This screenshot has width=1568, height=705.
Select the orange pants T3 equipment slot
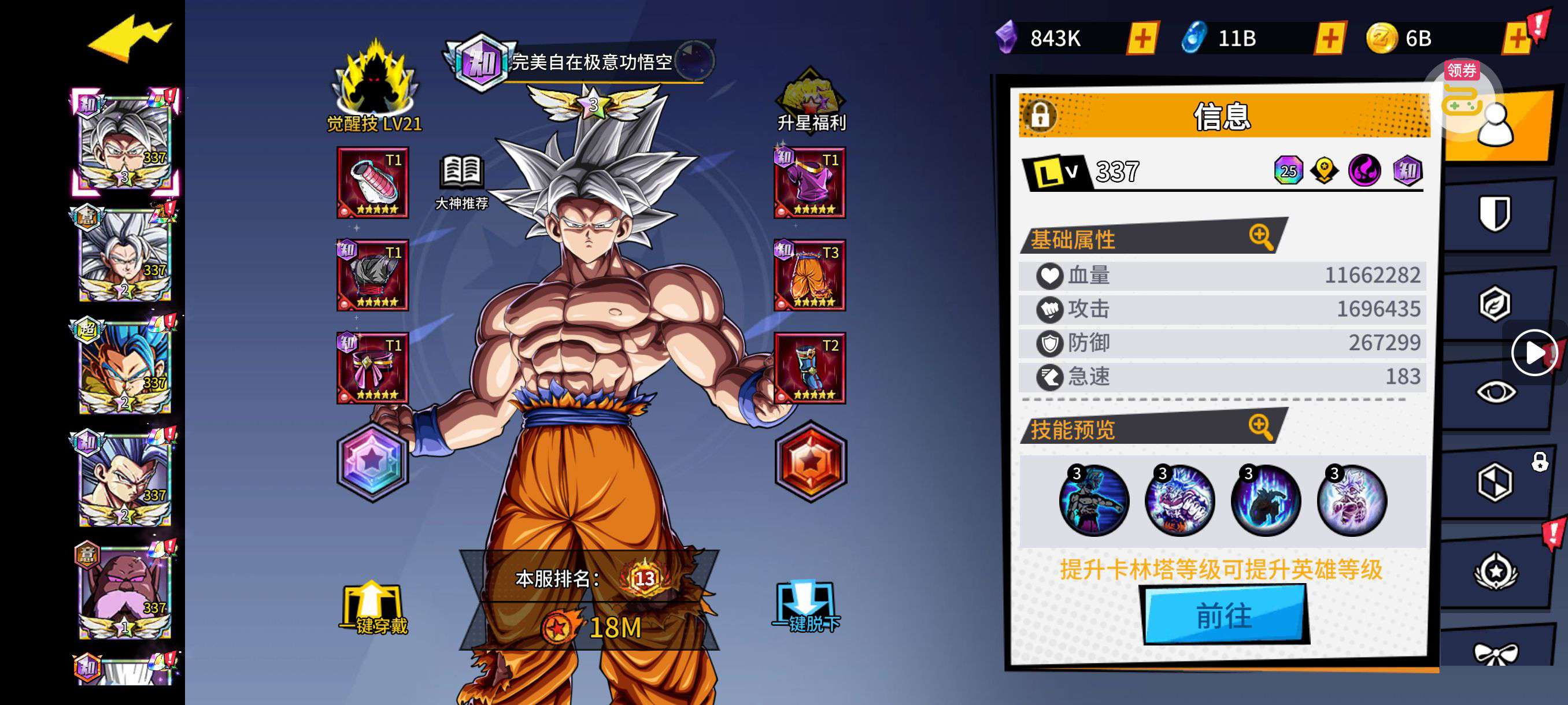[x=809, y=275]
